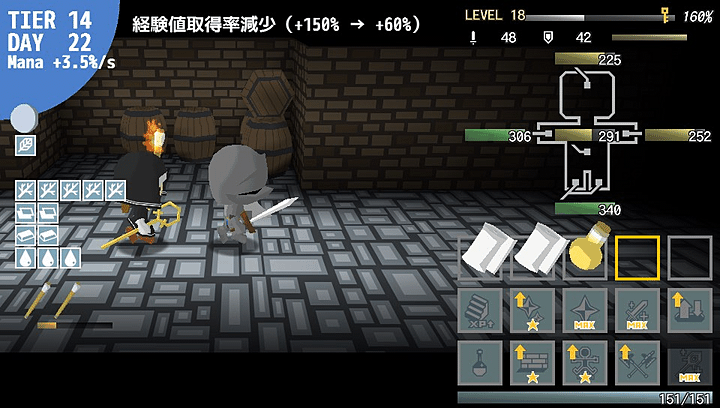Upgrade the stick figure body skill

(x=586, y=362)
